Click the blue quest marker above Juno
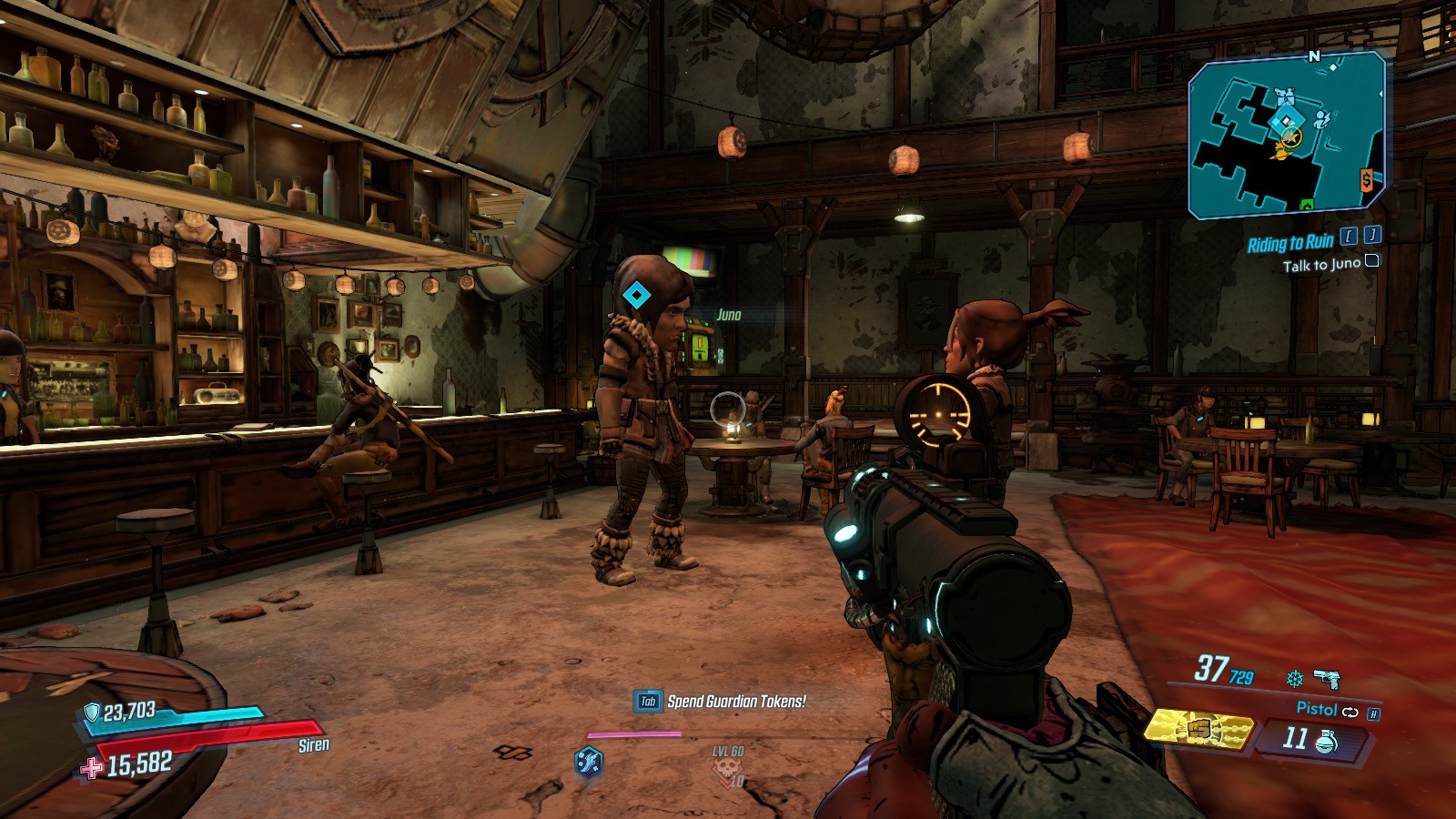Viewport: 1456px width, 819px height. click(x=635, y=295)
